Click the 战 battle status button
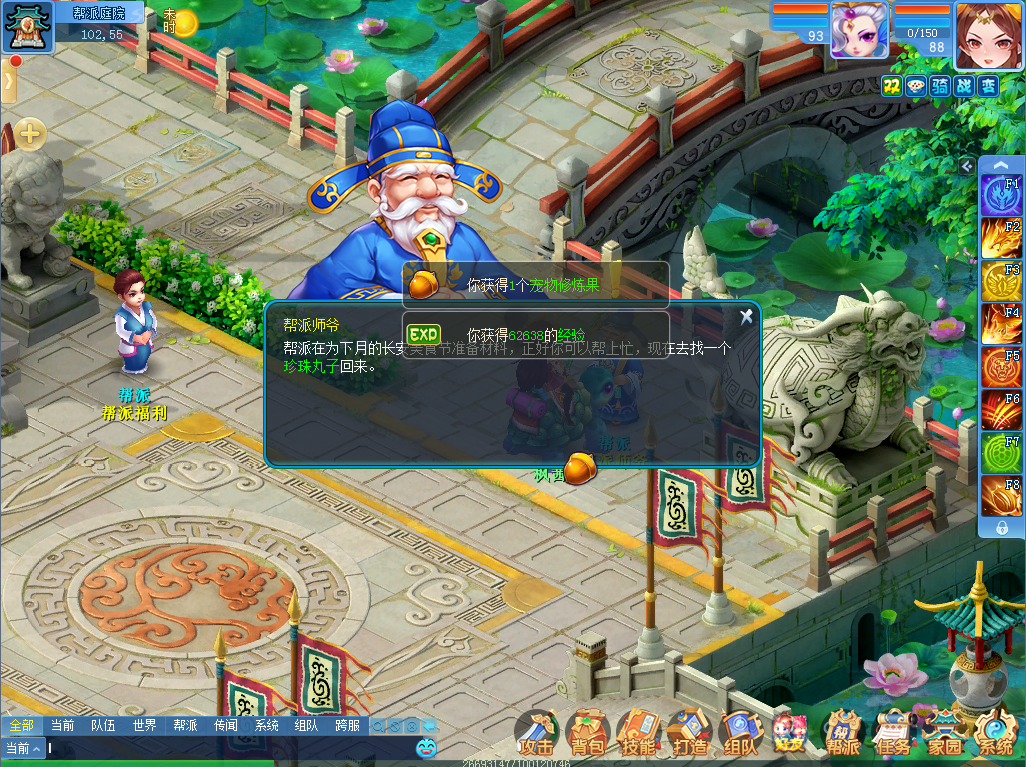Screen dimensions: 1026x767 point(964,86)
